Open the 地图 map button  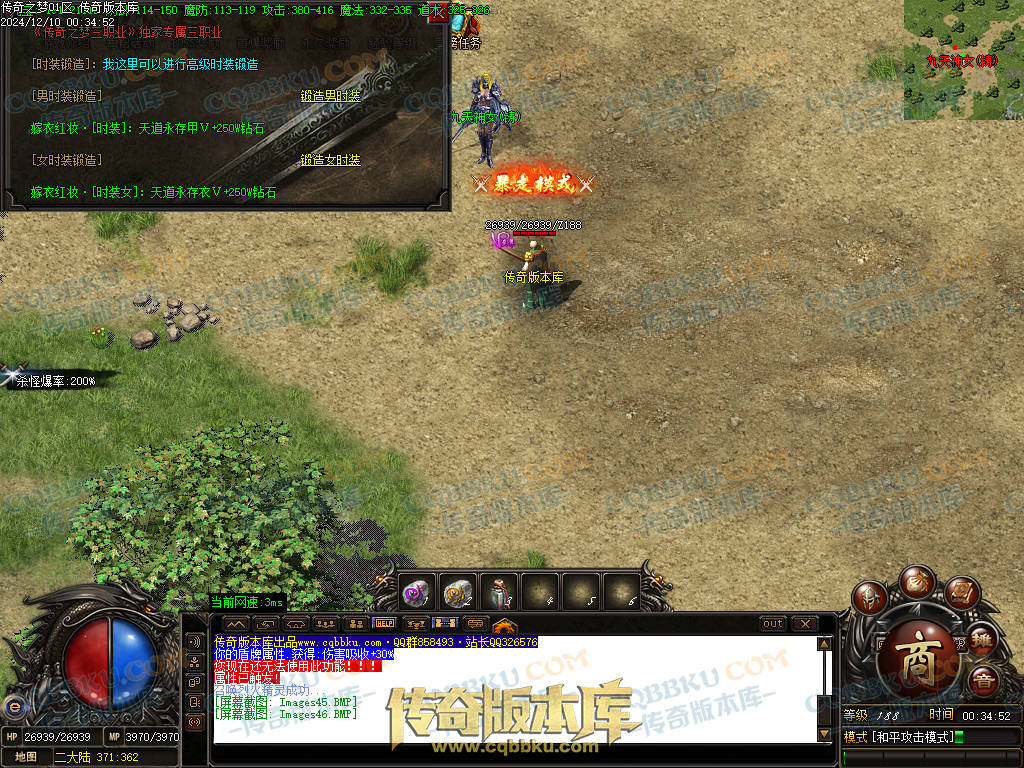pos(26,757)
